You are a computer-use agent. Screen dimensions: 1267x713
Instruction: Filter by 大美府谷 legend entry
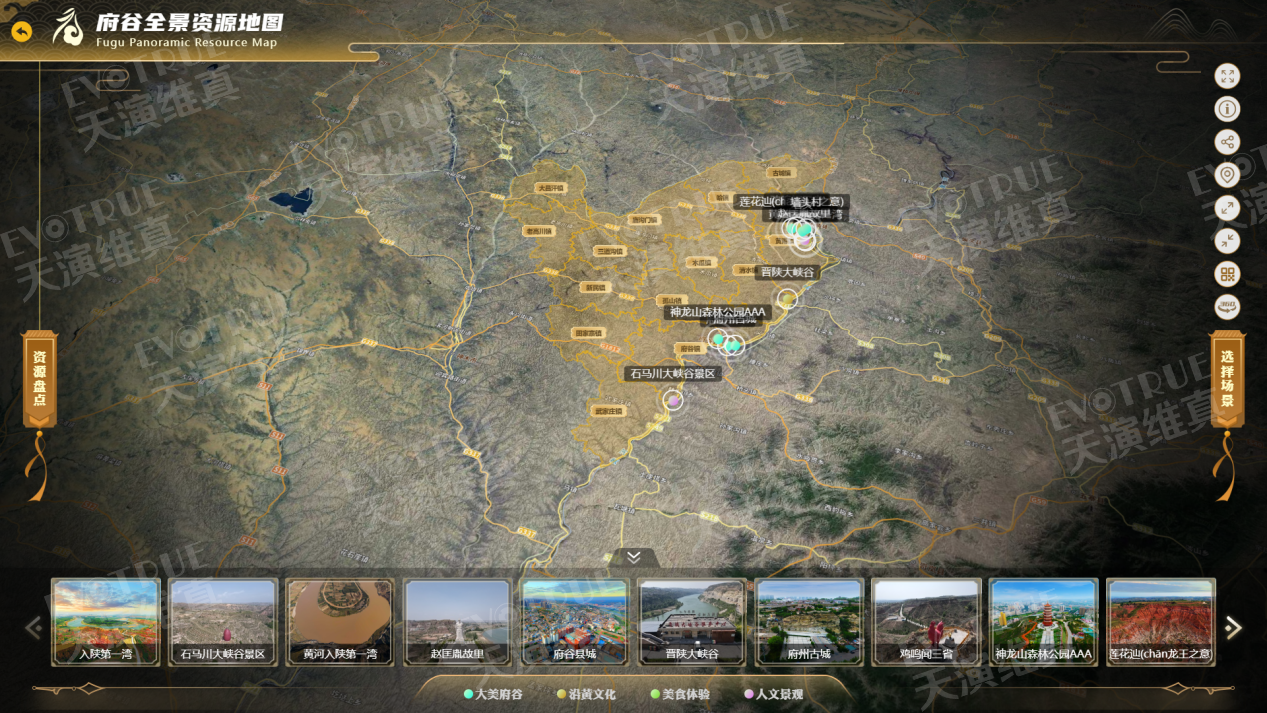(x=494, y=694)
